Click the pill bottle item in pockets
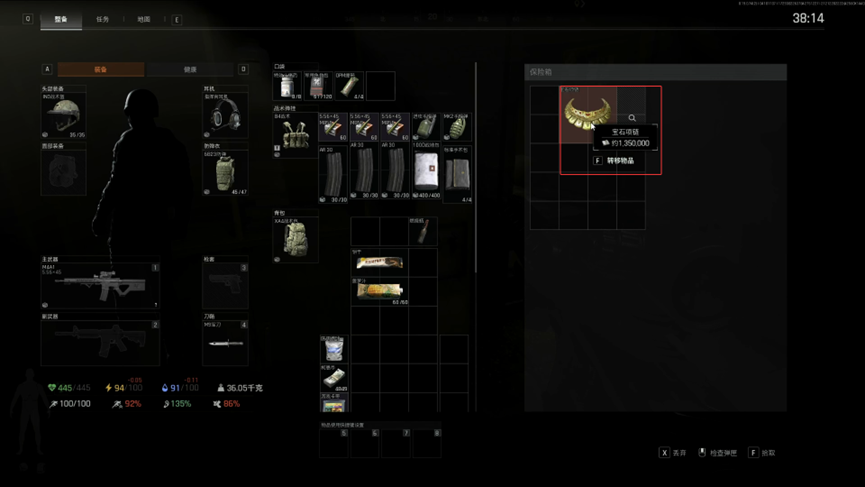The image size is (865, 487). coord(286,86)
